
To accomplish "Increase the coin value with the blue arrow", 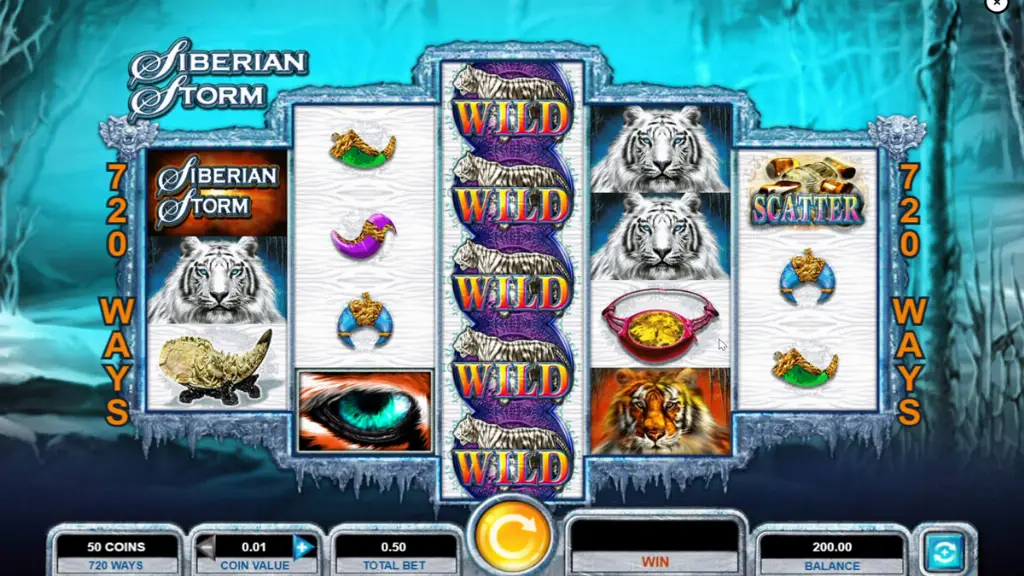I will pyautogui.click(x=303, y=547).
